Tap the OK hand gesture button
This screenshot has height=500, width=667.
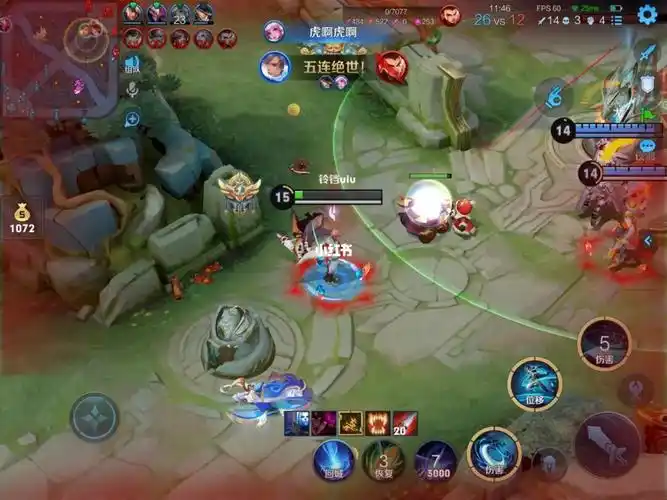[x=552, y=97]
